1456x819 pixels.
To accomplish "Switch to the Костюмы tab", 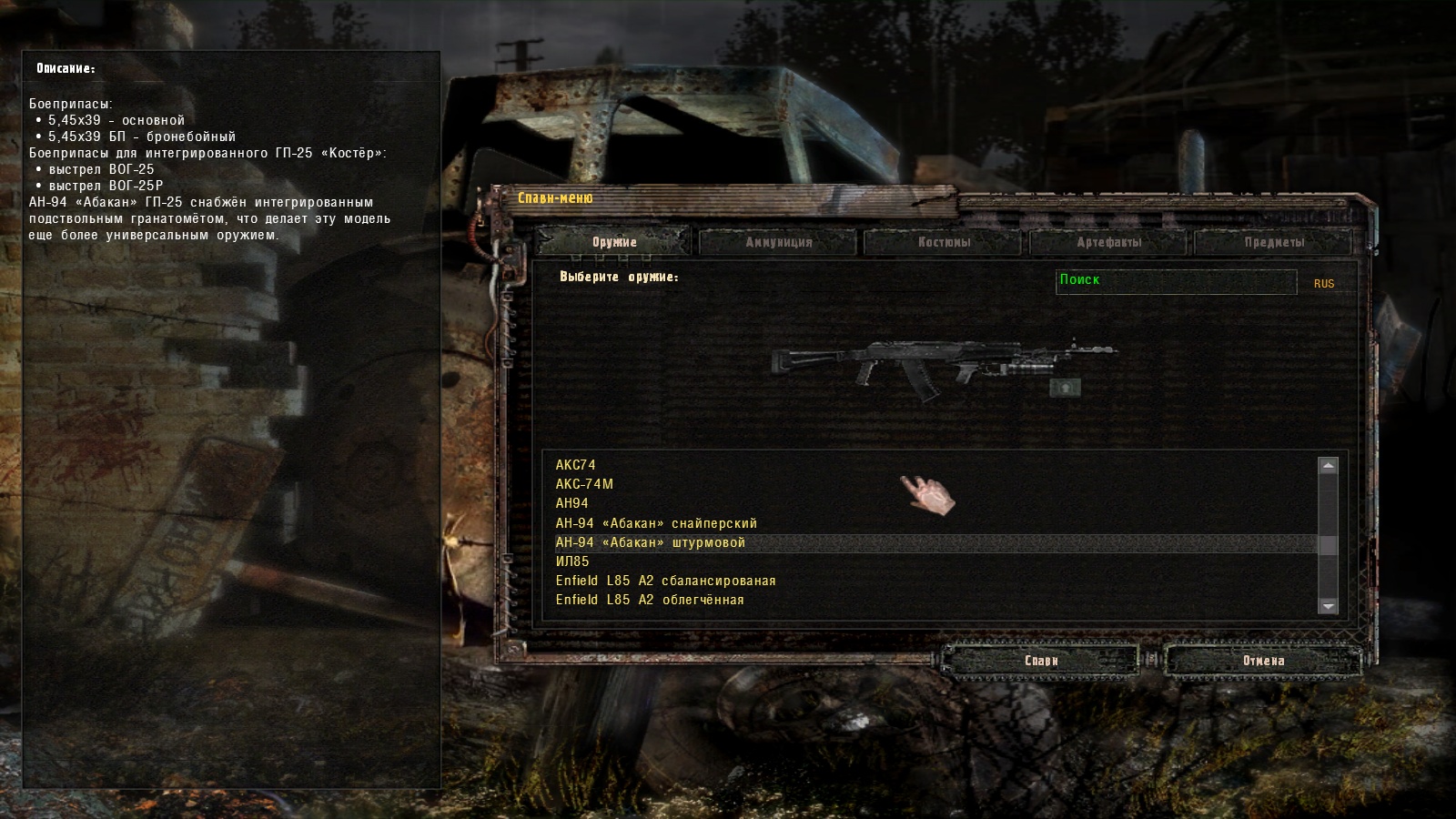I will pyautogui.click(x=944, y=242).
